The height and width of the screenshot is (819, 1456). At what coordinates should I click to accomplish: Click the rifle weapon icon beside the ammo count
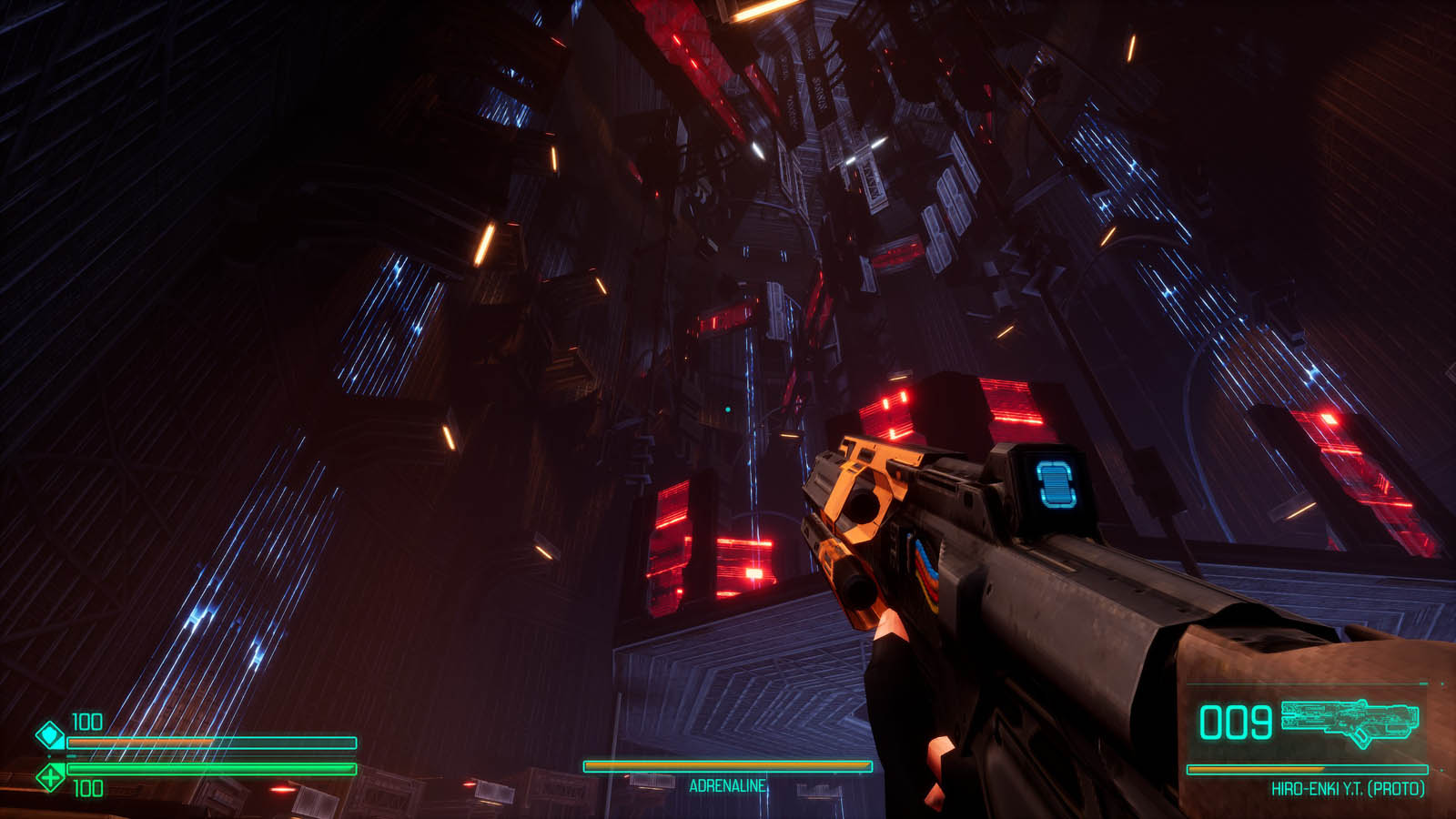coord(1350,721)
